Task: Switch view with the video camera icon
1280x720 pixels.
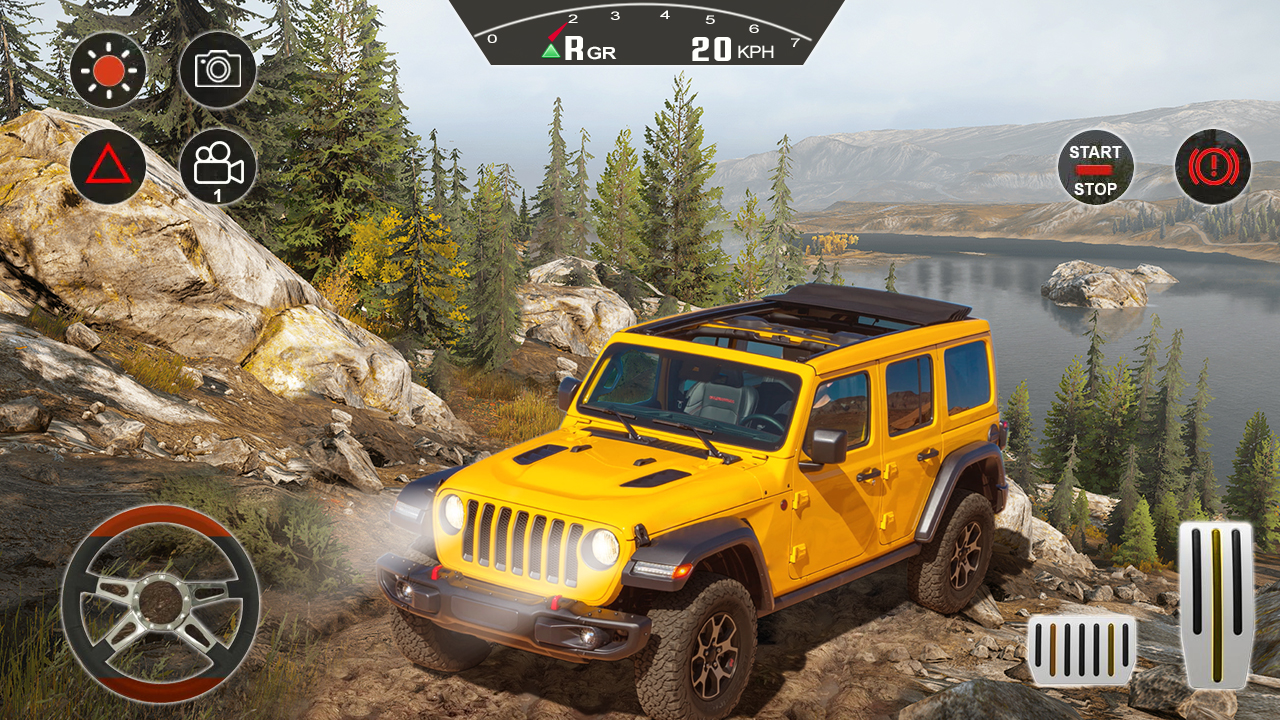Action: (x=218, y=167)
